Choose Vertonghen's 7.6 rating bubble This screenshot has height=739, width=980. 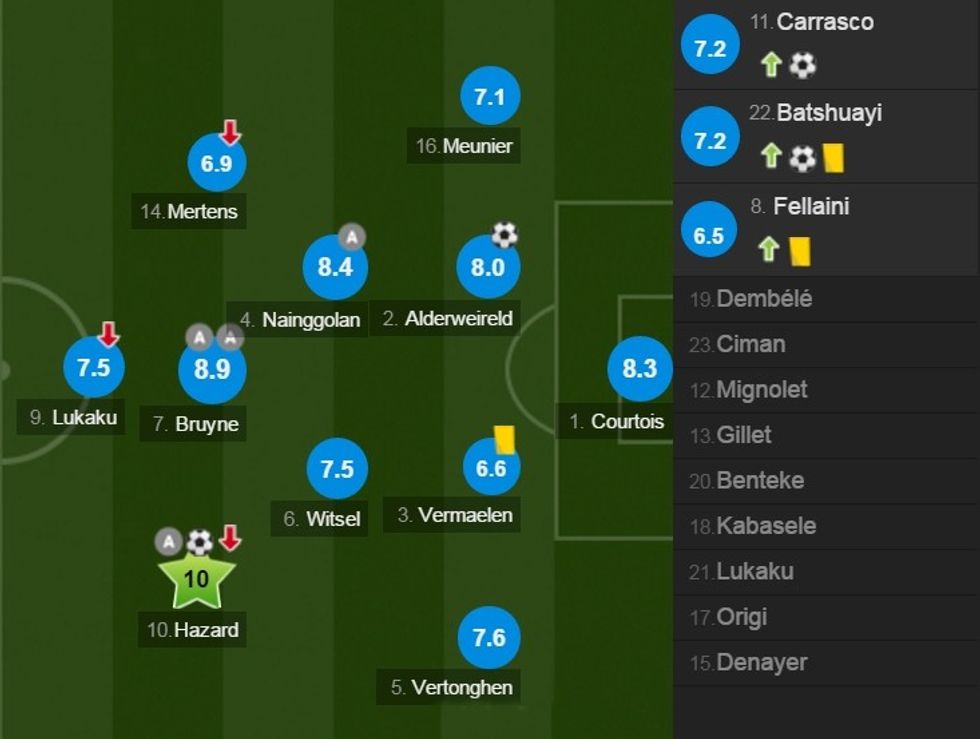pyautogui.click(x=489, y=637)
